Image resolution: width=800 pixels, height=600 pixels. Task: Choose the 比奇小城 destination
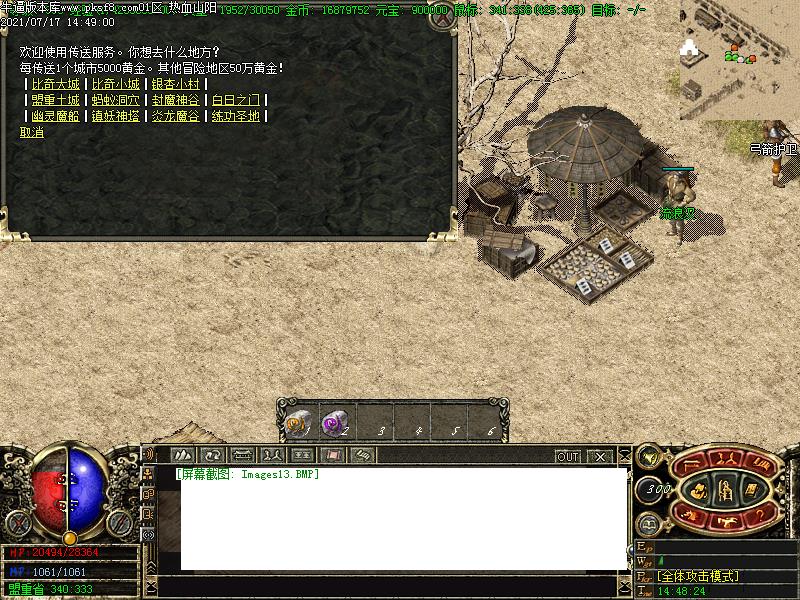(x=115, y=84)
